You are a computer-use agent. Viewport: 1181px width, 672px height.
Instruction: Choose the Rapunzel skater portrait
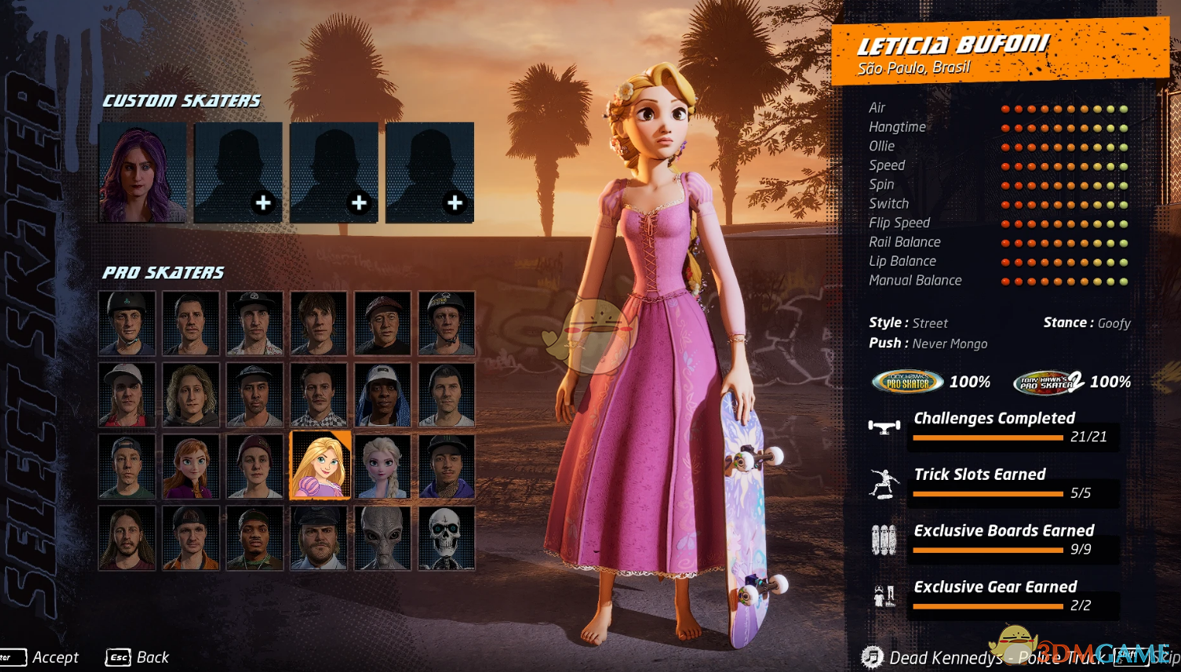point(319,465)
